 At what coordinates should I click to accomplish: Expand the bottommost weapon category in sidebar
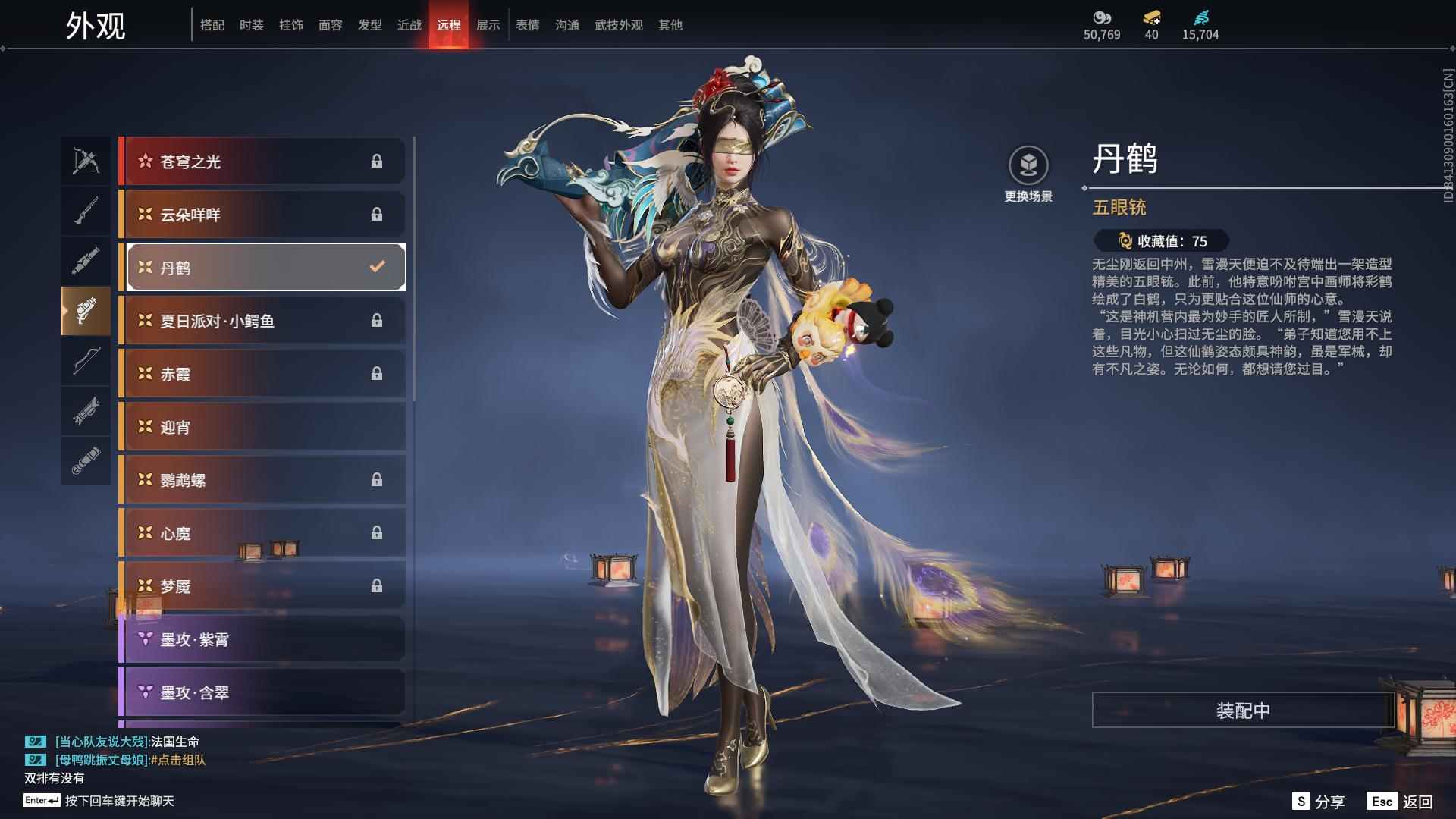pos(86,461)
